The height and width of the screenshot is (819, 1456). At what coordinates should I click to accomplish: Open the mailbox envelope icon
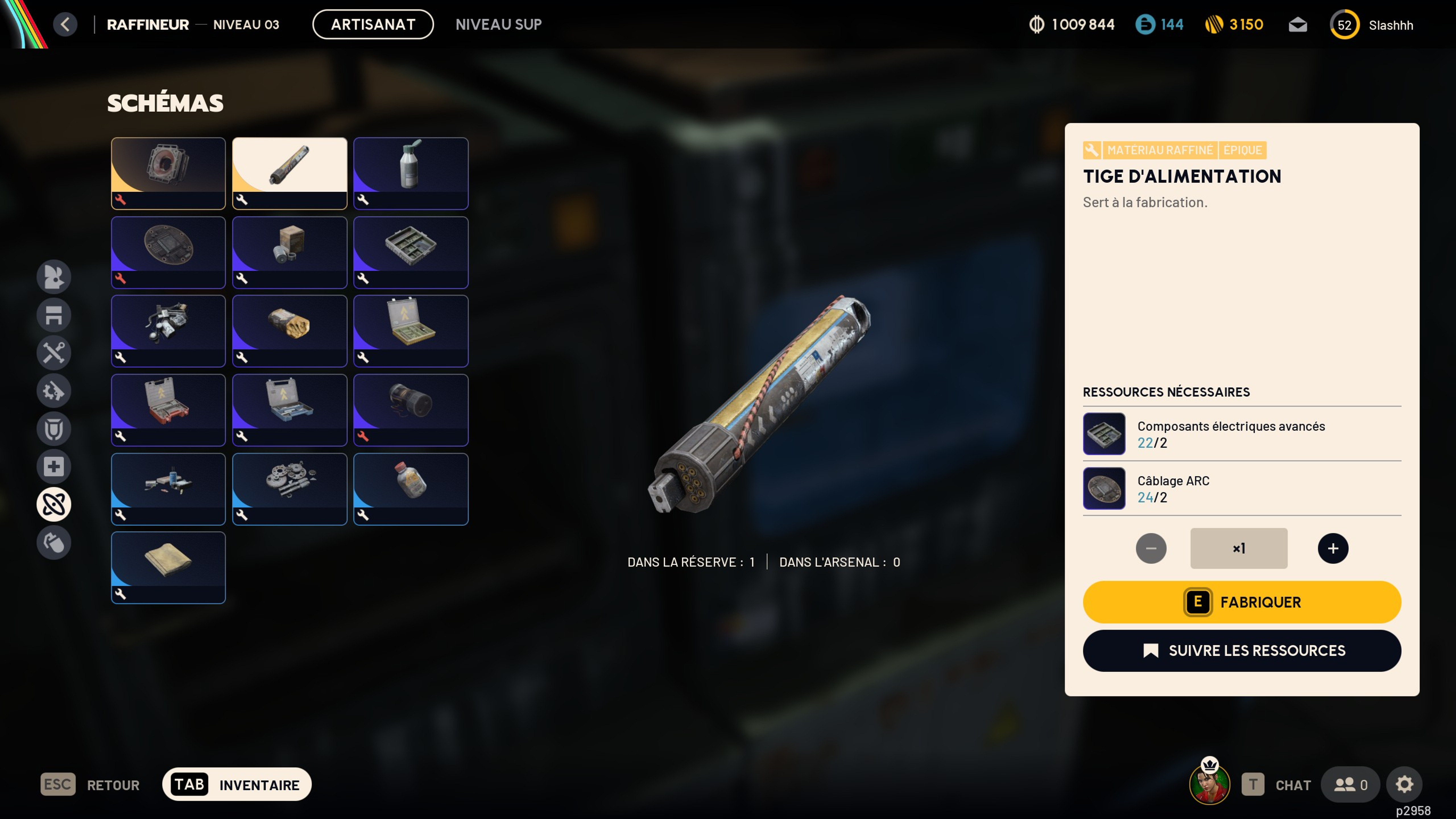click(x=1298, y=24)
